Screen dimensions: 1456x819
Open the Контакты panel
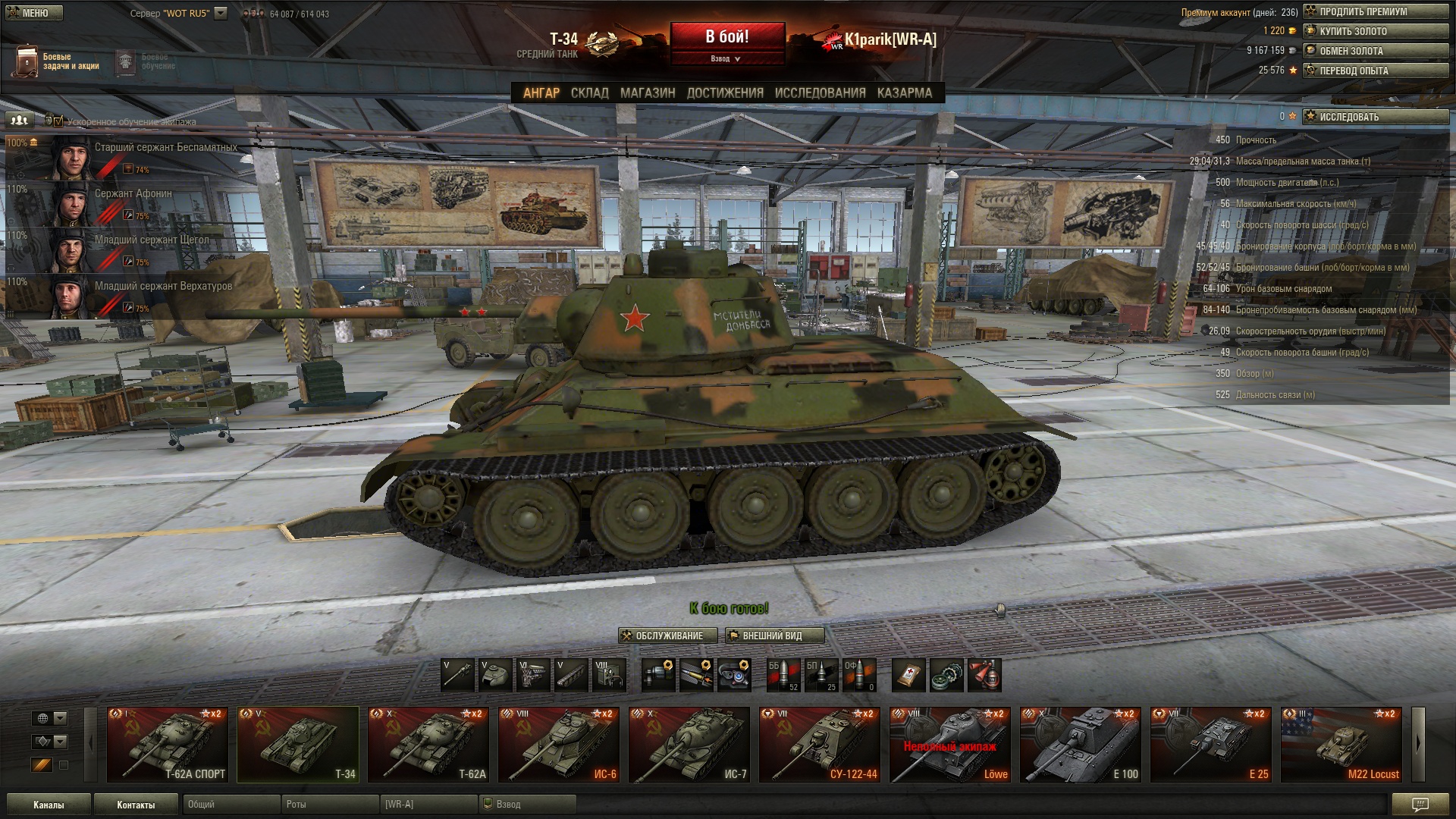(x=136, y=805)
